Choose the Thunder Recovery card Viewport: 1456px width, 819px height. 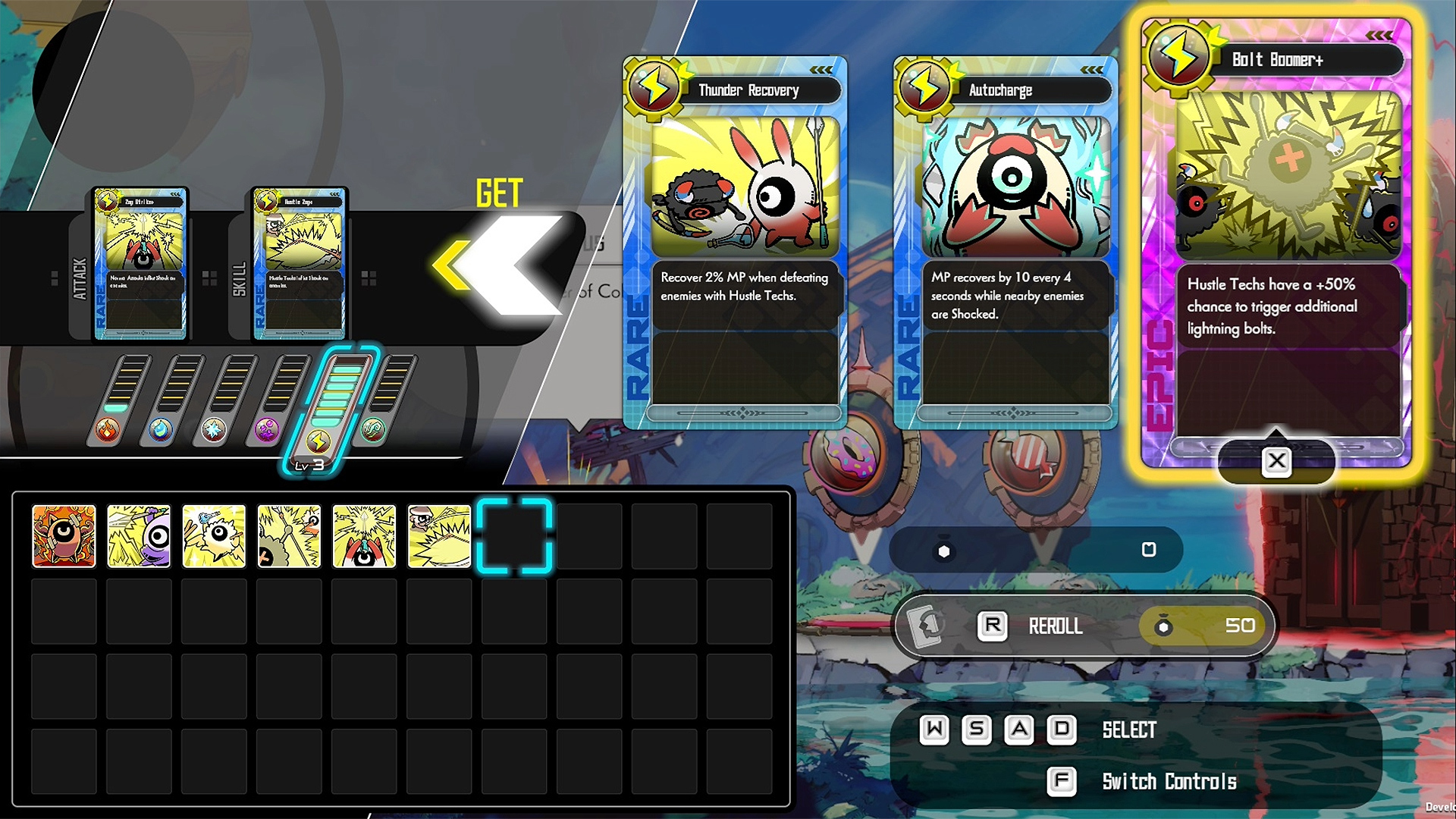pyautogui.click(x=734, y=243)
